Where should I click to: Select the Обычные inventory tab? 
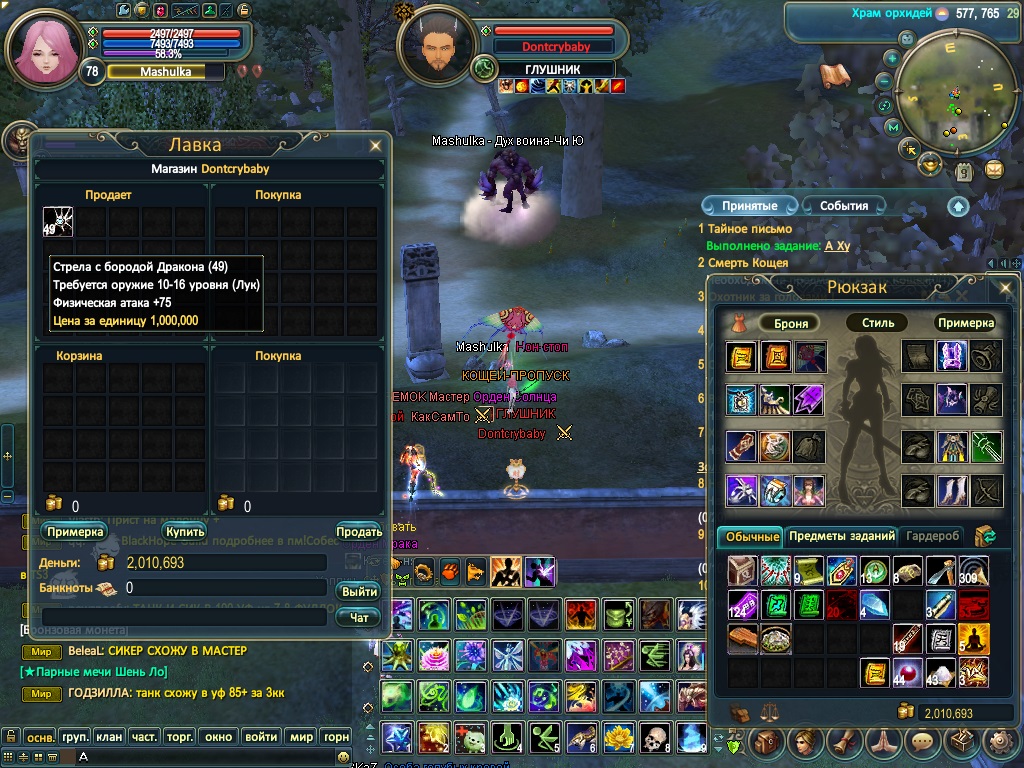[x=751, y=537]
